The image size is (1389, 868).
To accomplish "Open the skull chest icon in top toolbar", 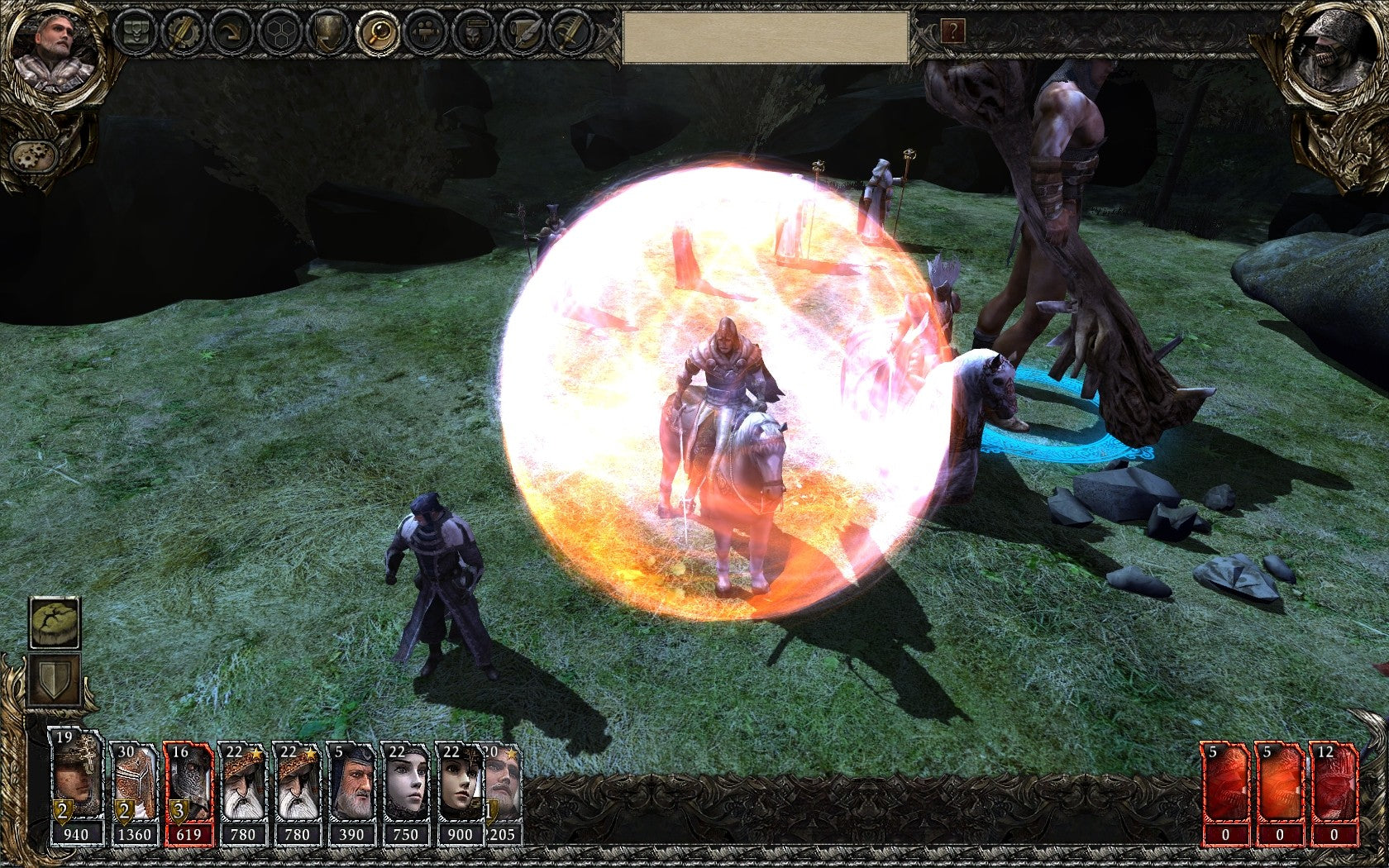I will click(133, 33).
